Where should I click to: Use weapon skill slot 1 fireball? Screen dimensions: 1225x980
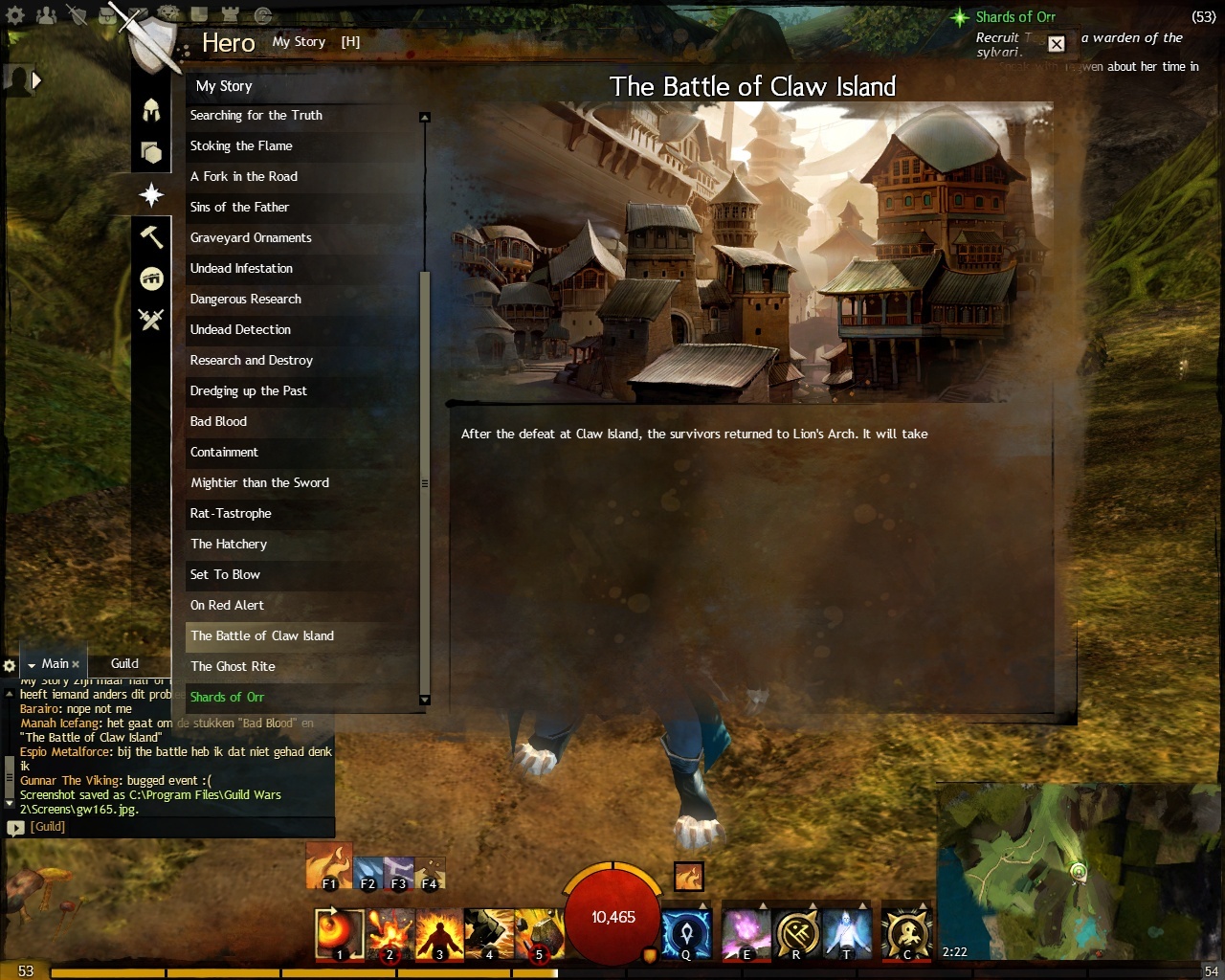339,934
